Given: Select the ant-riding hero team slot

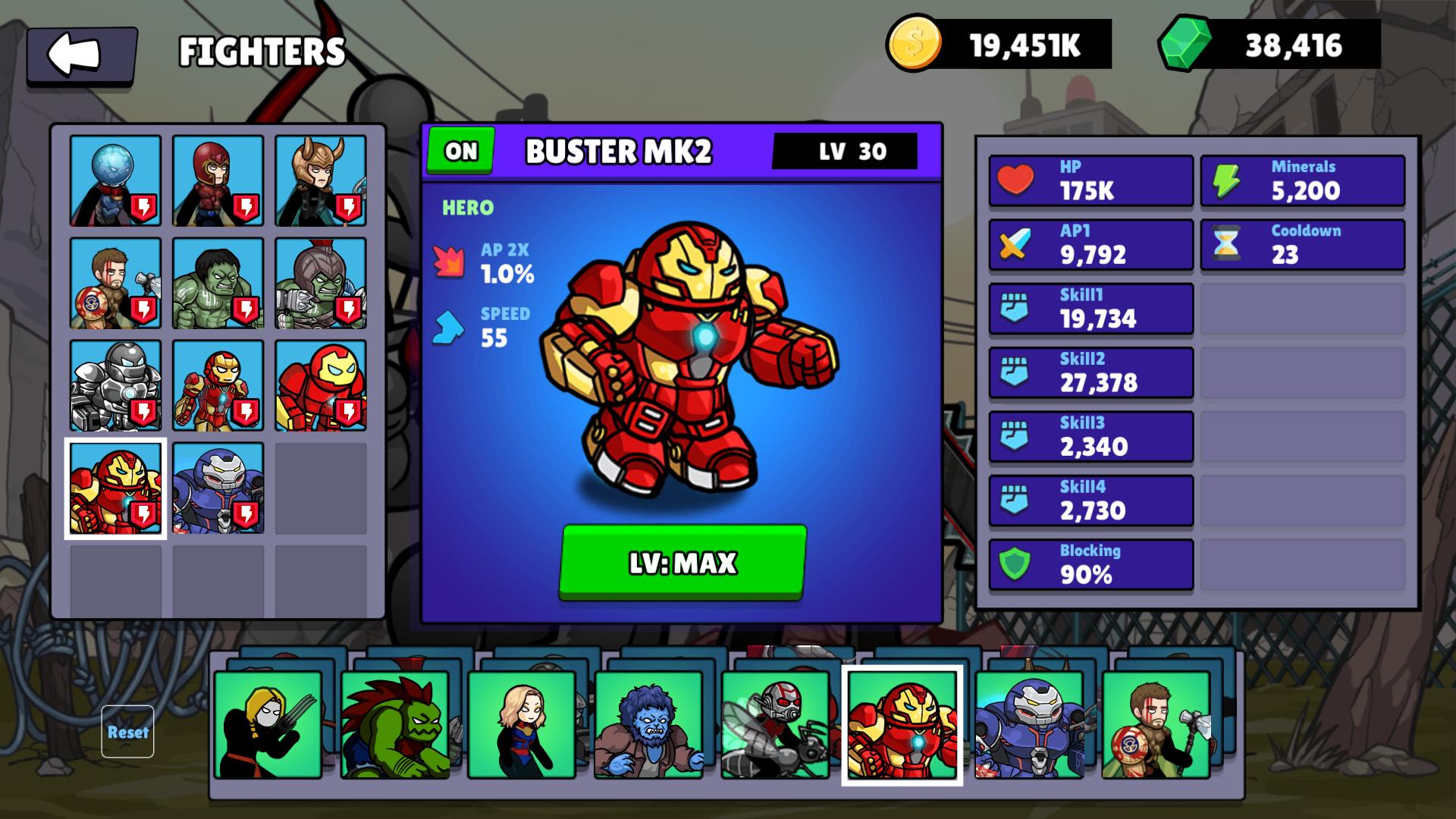Looking at the screenshot, I should (x=776, y=724).
